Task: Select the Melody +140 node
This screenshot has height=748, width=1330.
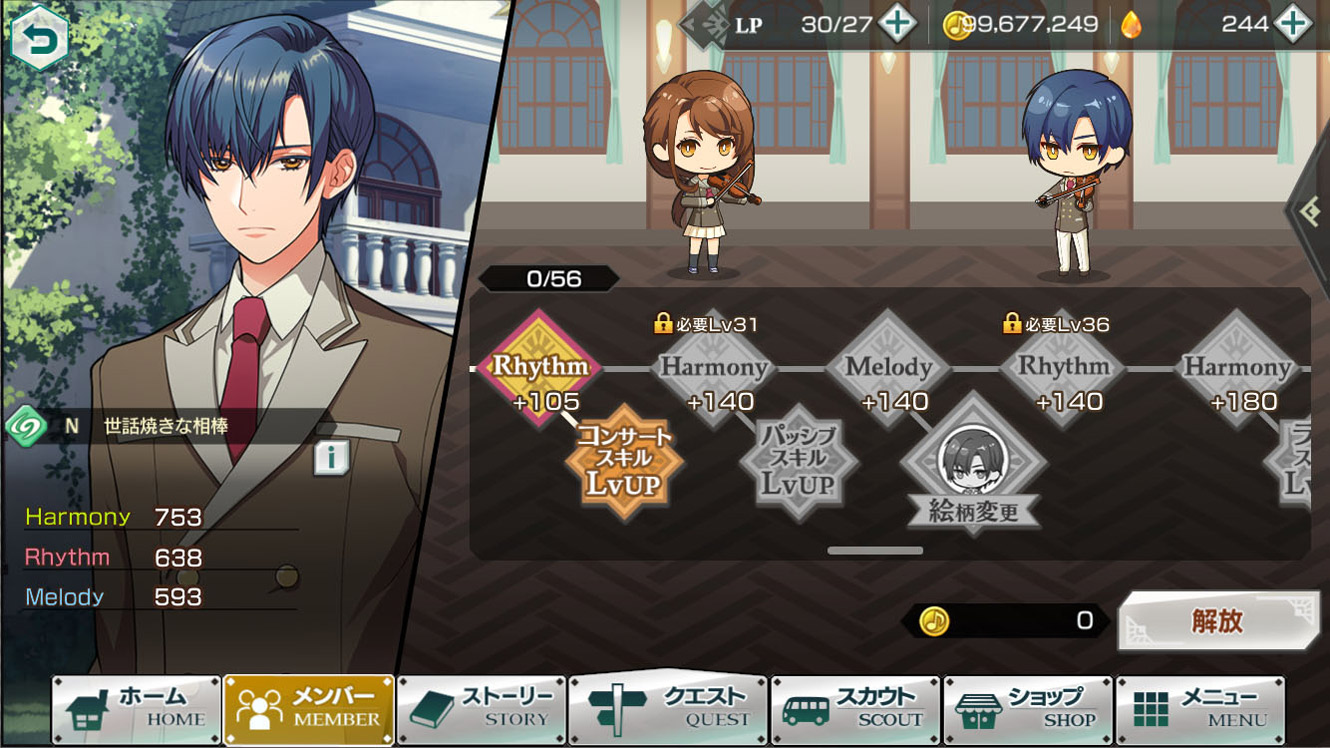Action: pos(888,368)
